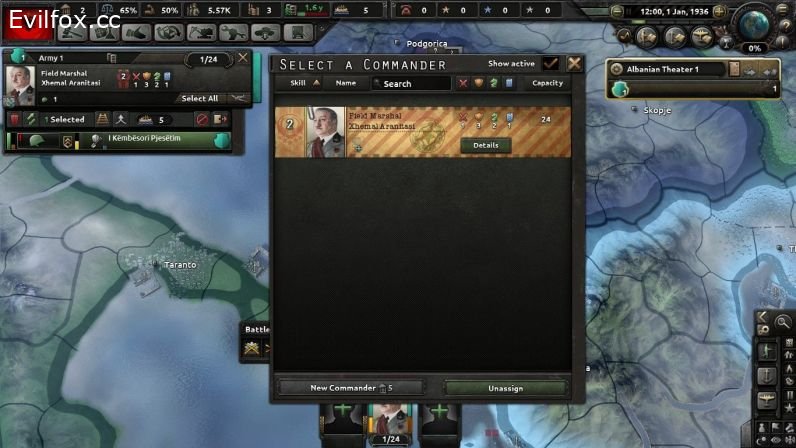Sort commanders by Name
The width and height of the screenshot is (796, 448).
pyautogui.click(x=346, y=83)
